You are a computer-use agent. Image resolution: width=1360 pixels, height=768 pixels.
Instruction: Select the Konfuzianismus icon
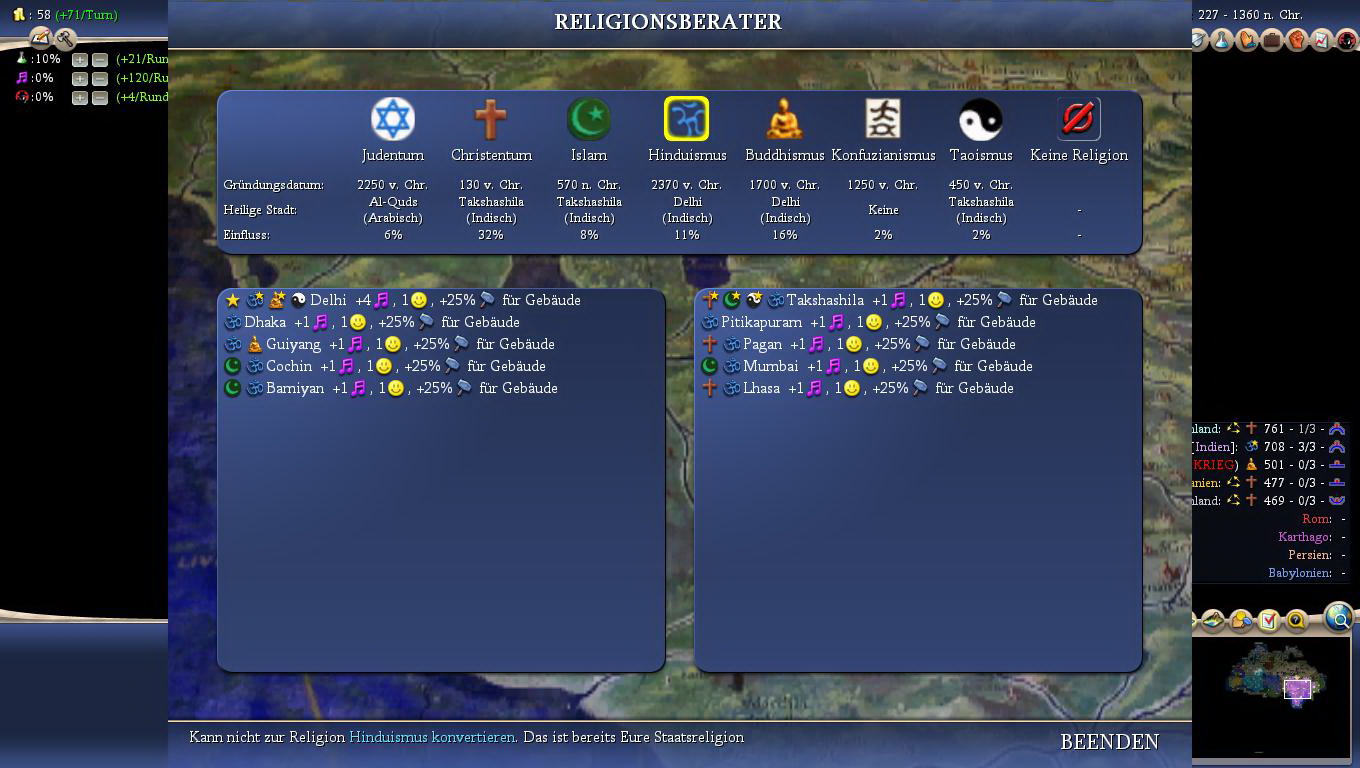(883, 120)
